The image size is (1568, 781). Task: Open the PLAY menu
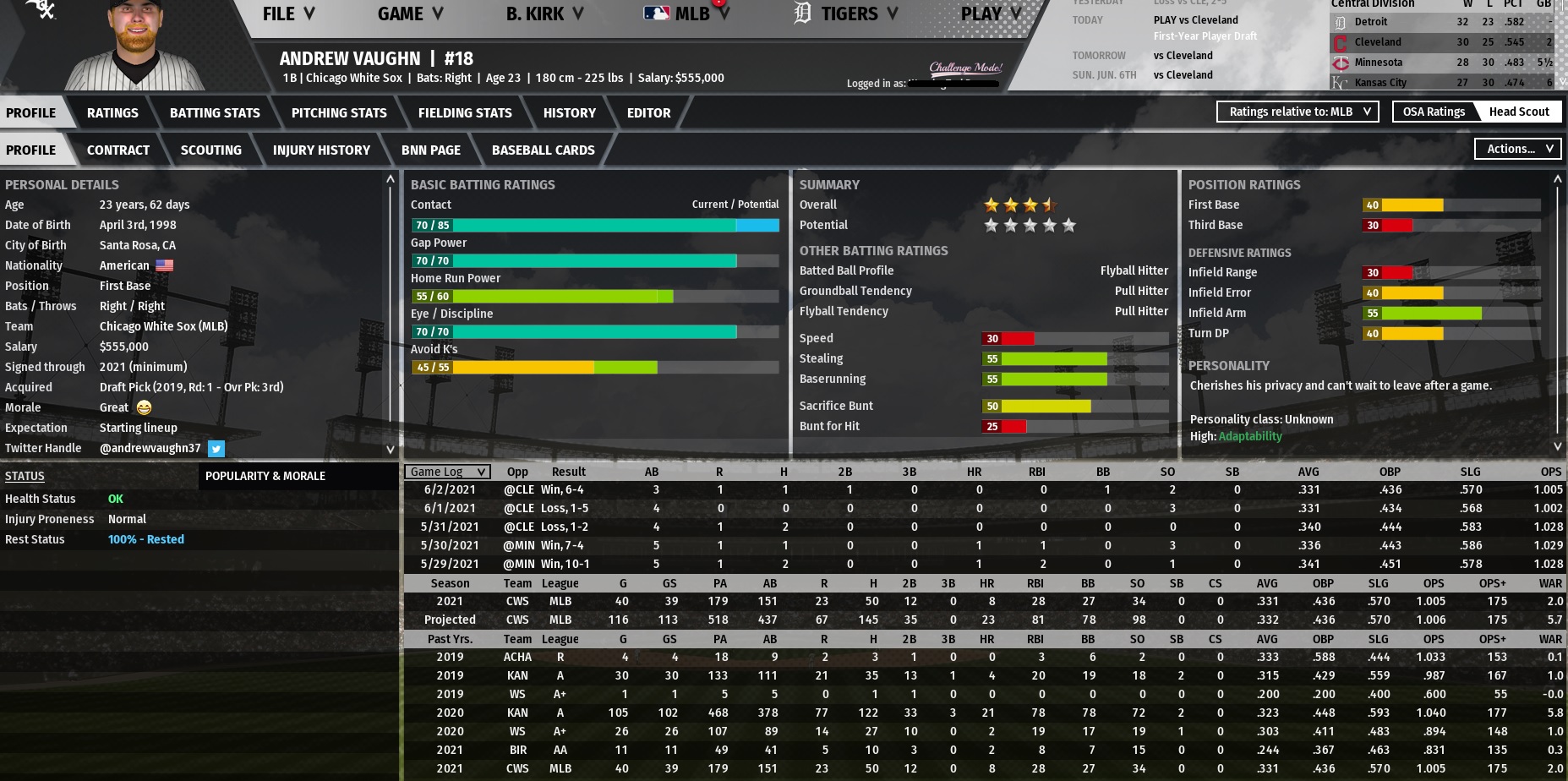click(x=991, y=14)
